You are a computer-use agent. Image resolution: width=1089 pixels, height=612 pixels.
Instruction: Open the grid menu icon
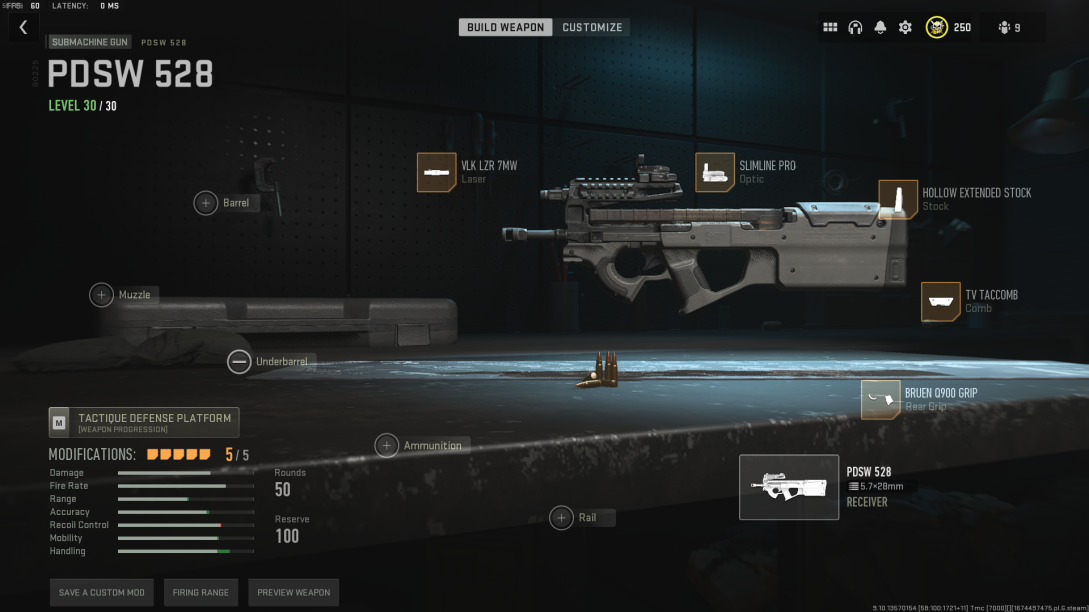830,28
